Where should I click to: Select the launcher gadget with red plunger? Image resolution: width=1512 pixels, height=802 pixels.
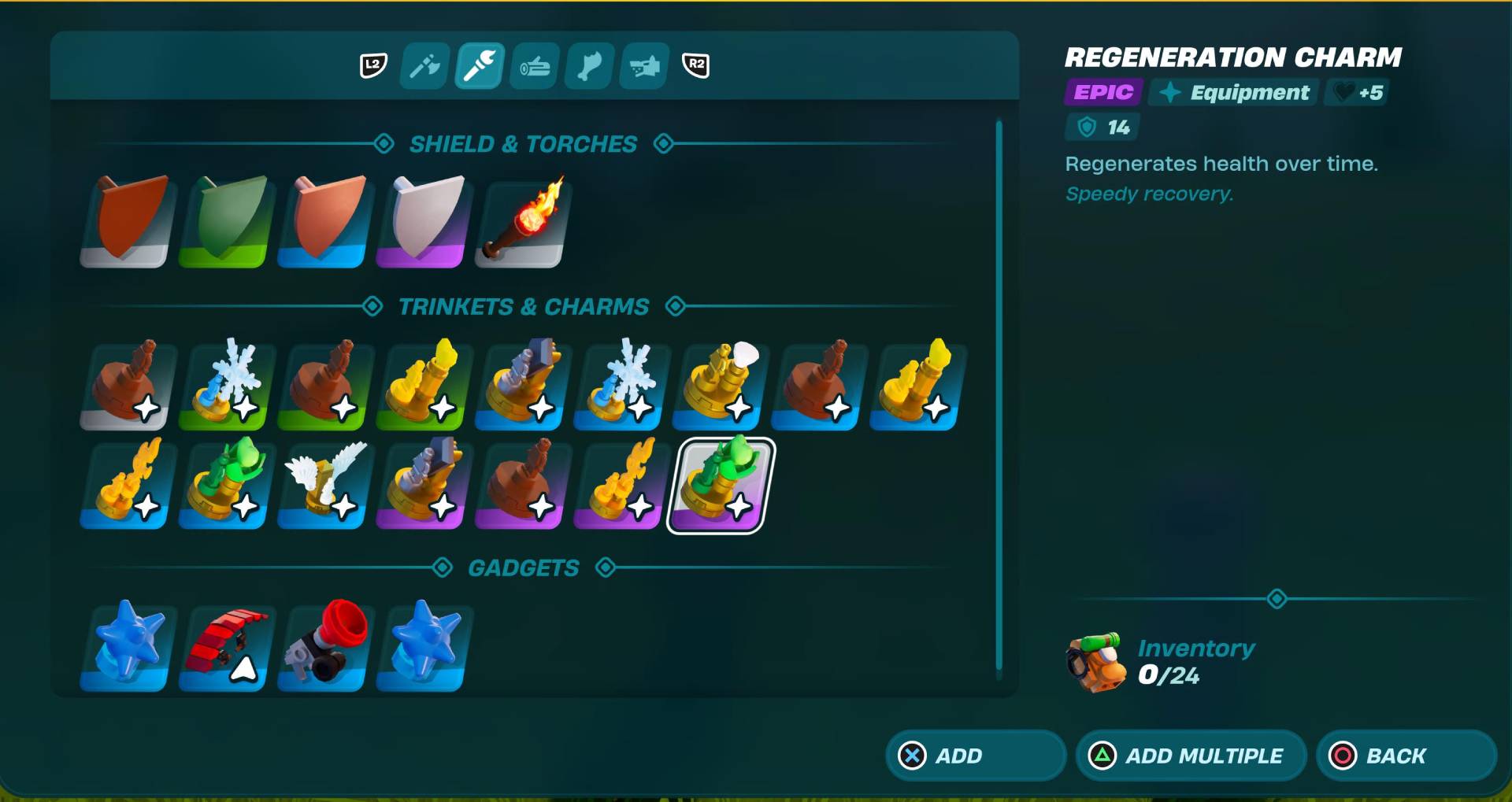(322, 648)
